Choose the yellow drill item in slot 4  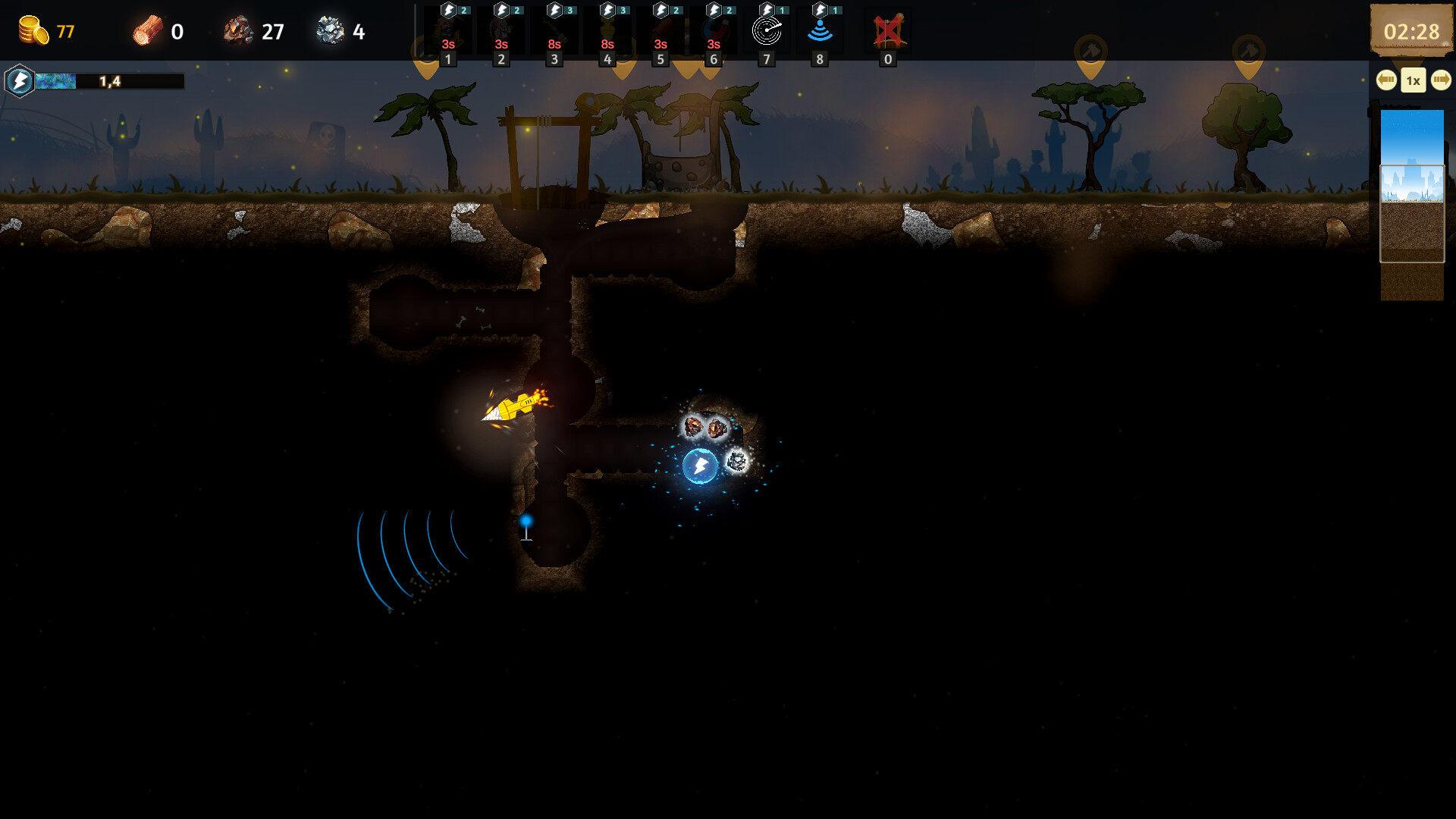[607, 31]
